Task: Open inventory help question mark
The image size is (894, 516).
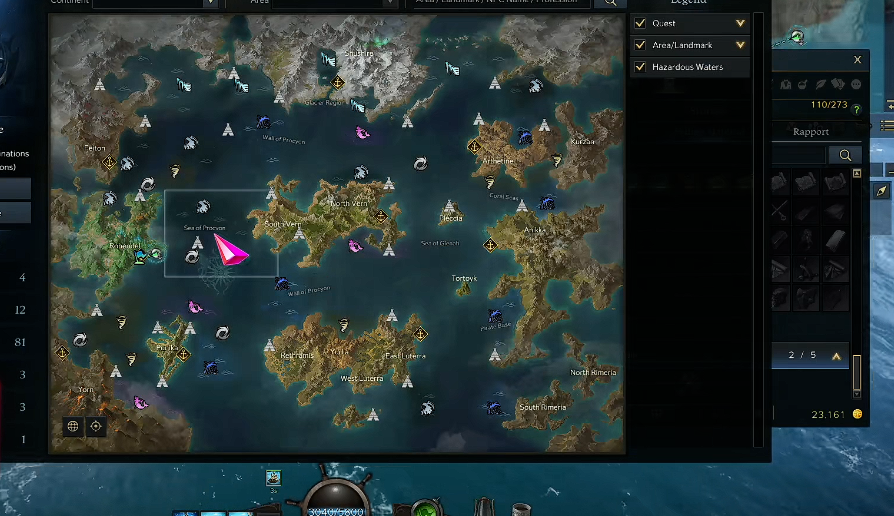Action: pos(856,108)
